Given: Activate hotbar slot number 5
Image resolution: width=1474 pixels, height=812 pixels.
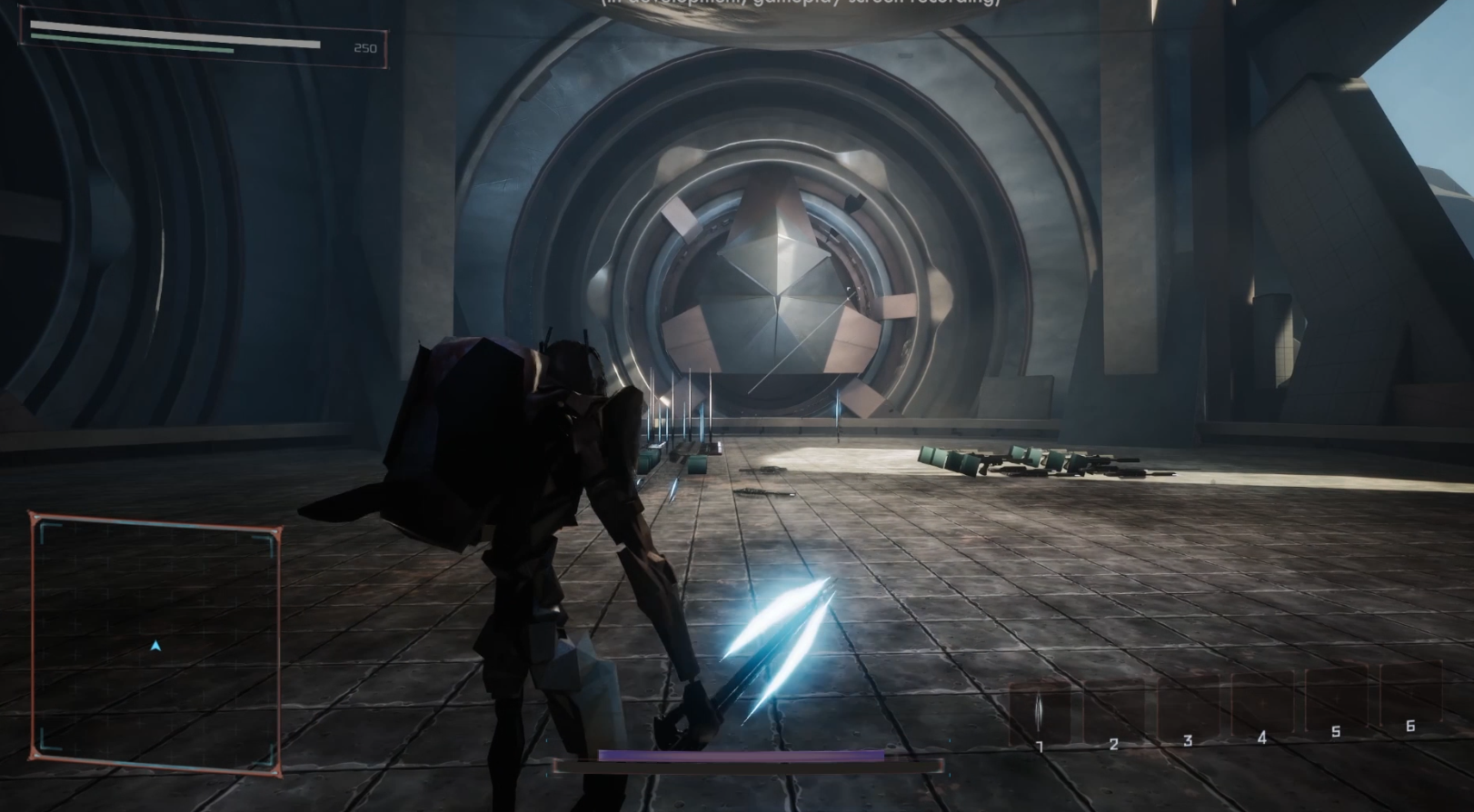Looking at the screenshot, I should pos(1336,697).
